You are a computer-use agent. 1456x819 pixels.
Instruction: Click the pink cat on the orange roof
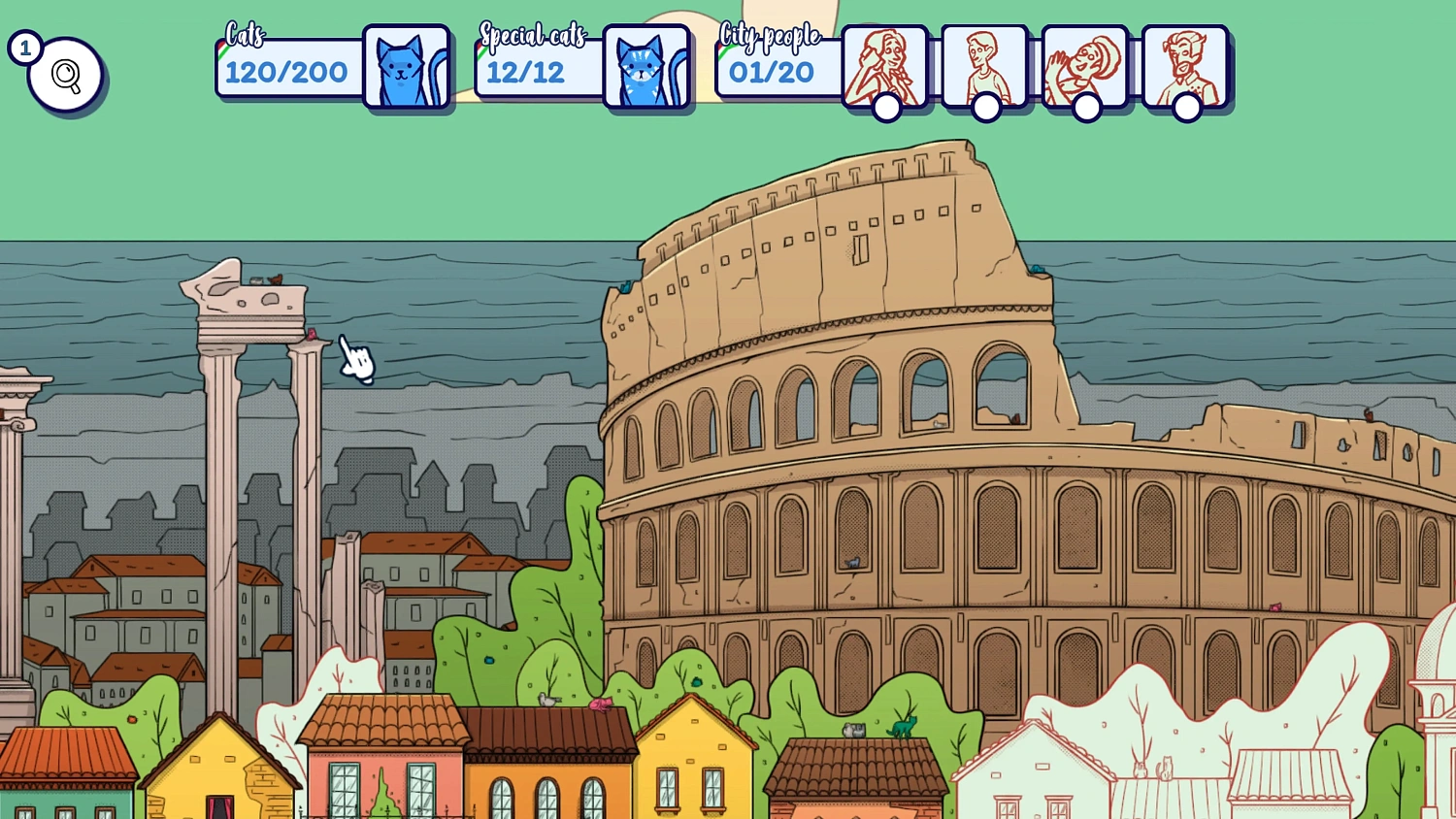click(600, 704)
